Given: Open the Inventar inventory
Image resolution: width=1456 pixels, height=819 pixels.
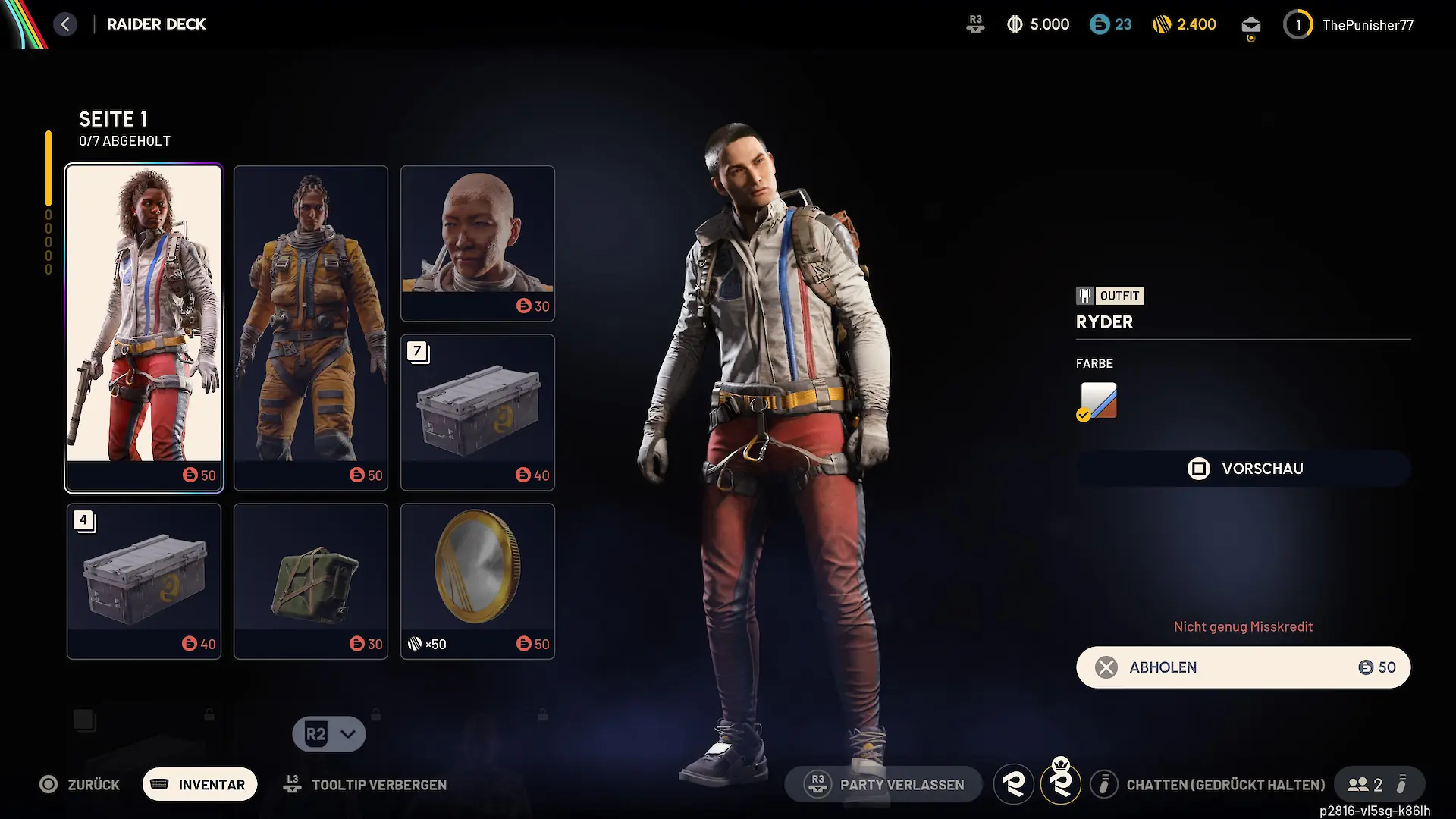Looking at the screenshot, I should [x=200, y=785].
